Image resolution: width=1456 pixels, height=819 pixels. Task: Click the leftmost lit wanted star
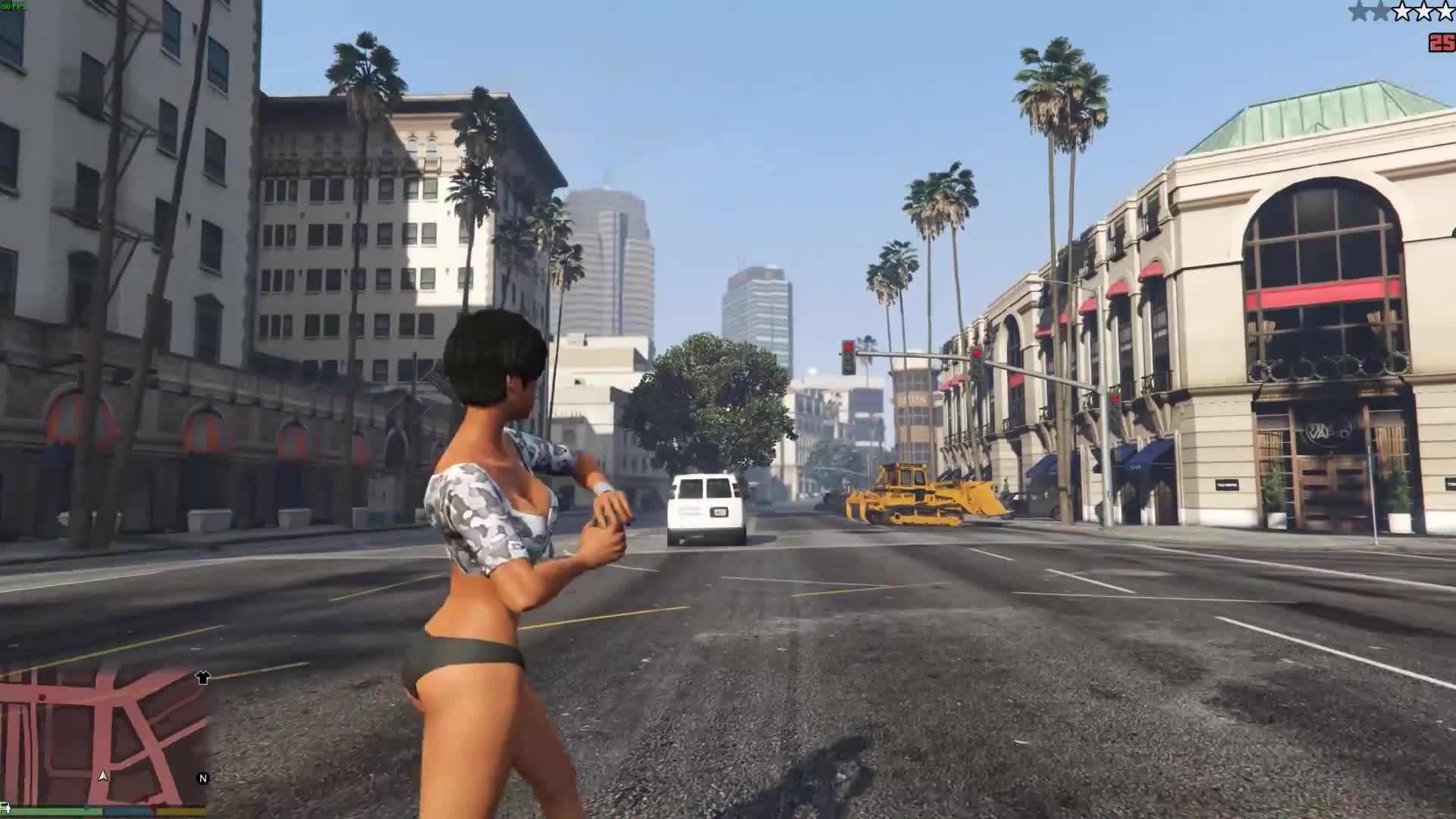[x=1357, y=11]
